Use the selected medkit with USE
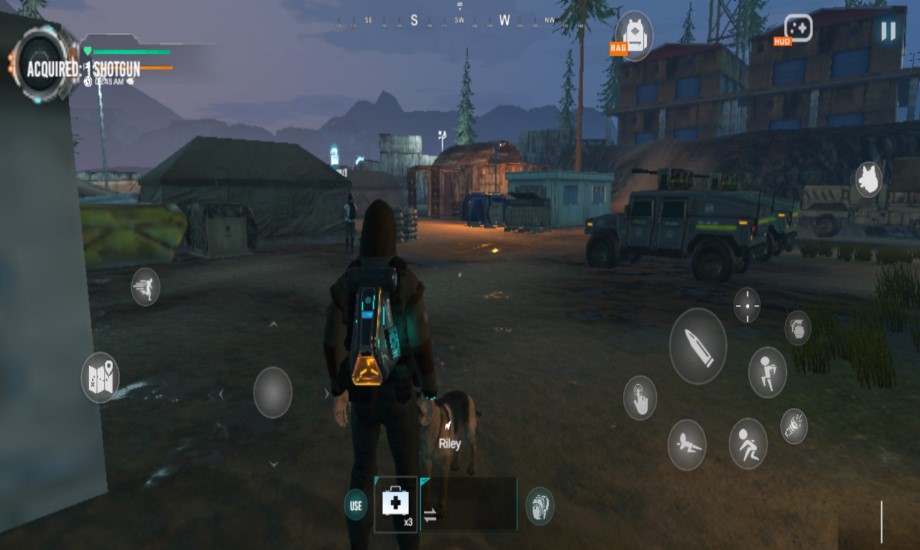The image size is (920, 550). 356,504
